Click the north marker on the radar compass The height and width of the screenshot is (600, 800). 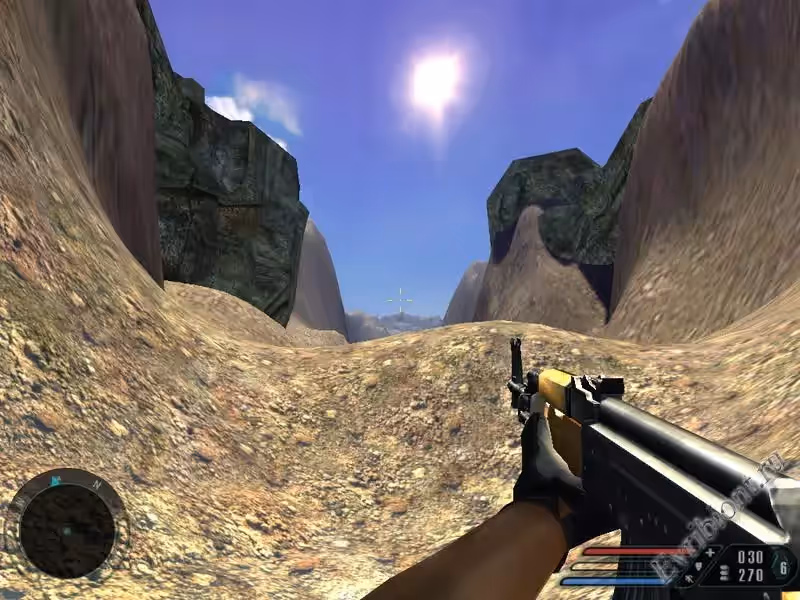coord(97,485)
